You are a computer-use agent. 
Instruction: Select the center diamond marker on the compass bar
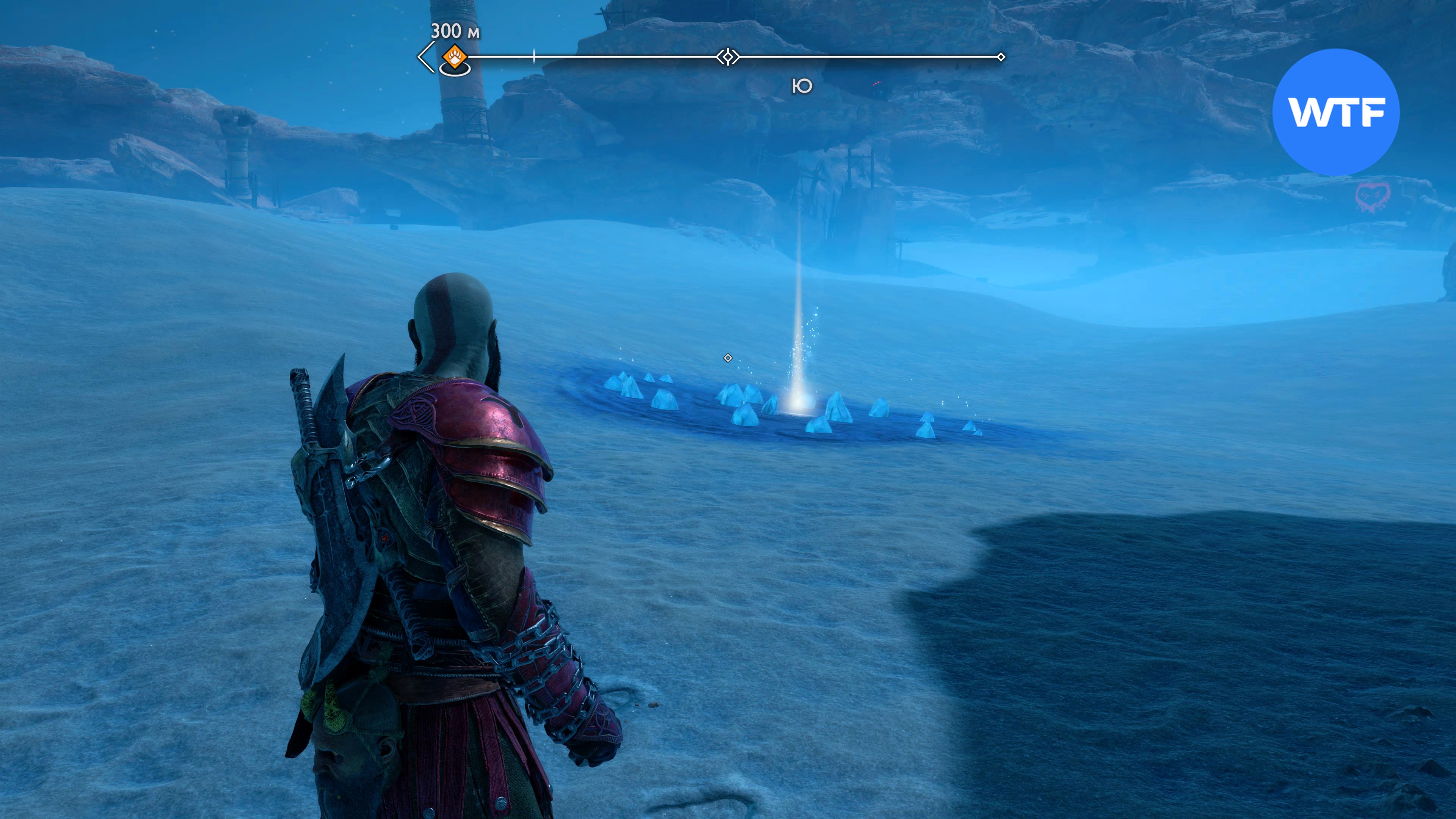[x=728, y=57]
